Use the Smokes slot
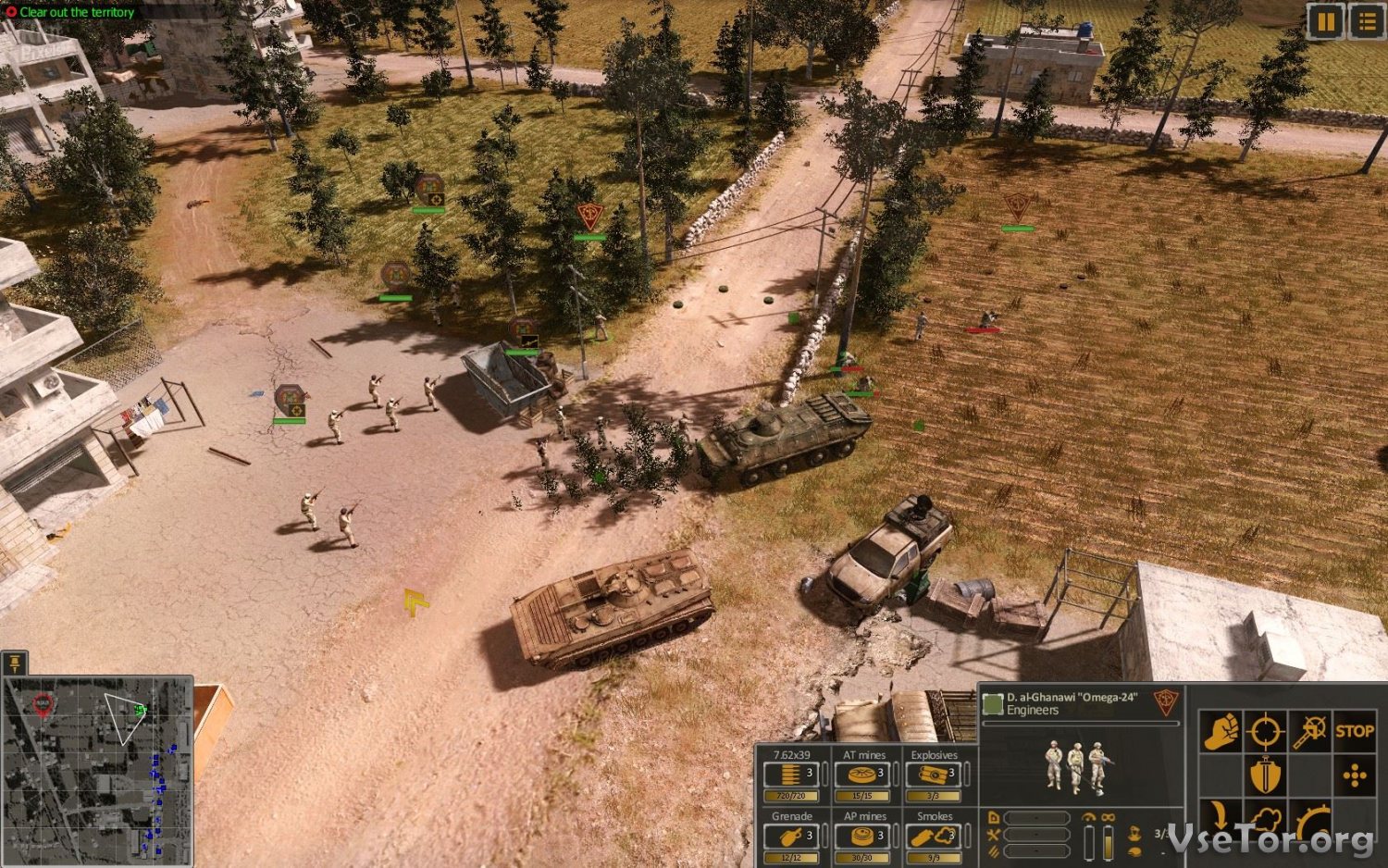1388x868 pixels. pos(934,837)
